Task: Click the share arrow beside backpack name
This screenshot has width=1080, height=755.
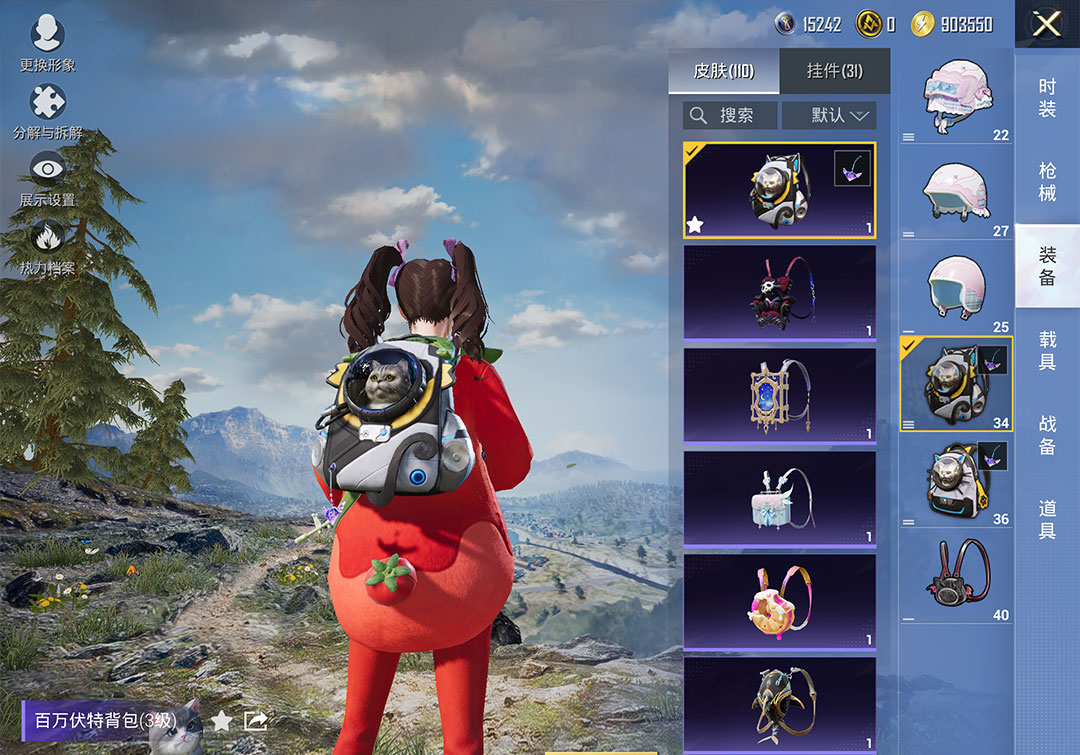Action: pyautogui.click(x=255, y=720)
